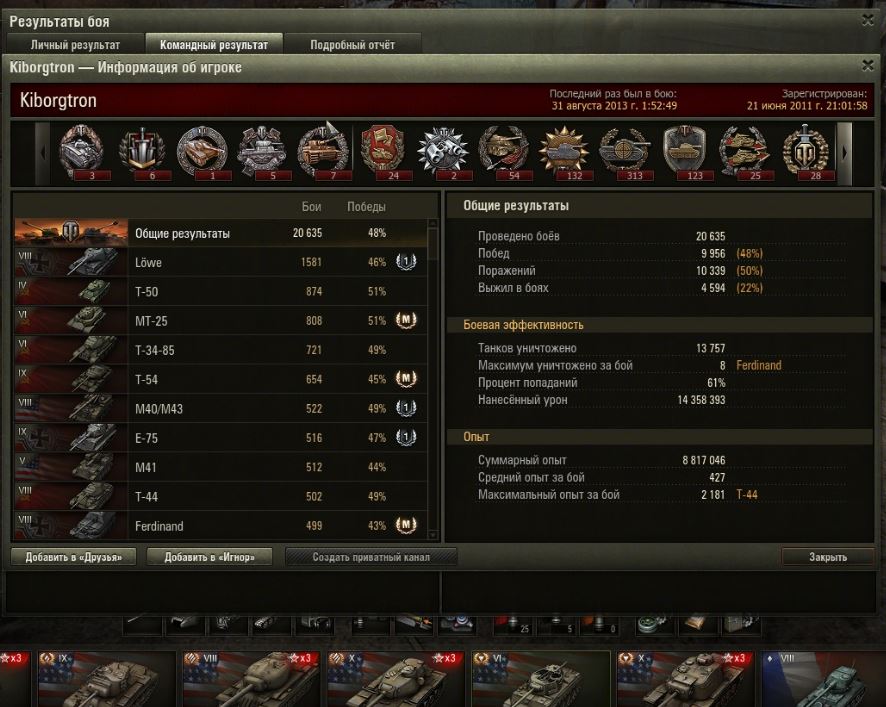Switch to the Личный результат tab
886x707 pixels.
tap(75, 45)
